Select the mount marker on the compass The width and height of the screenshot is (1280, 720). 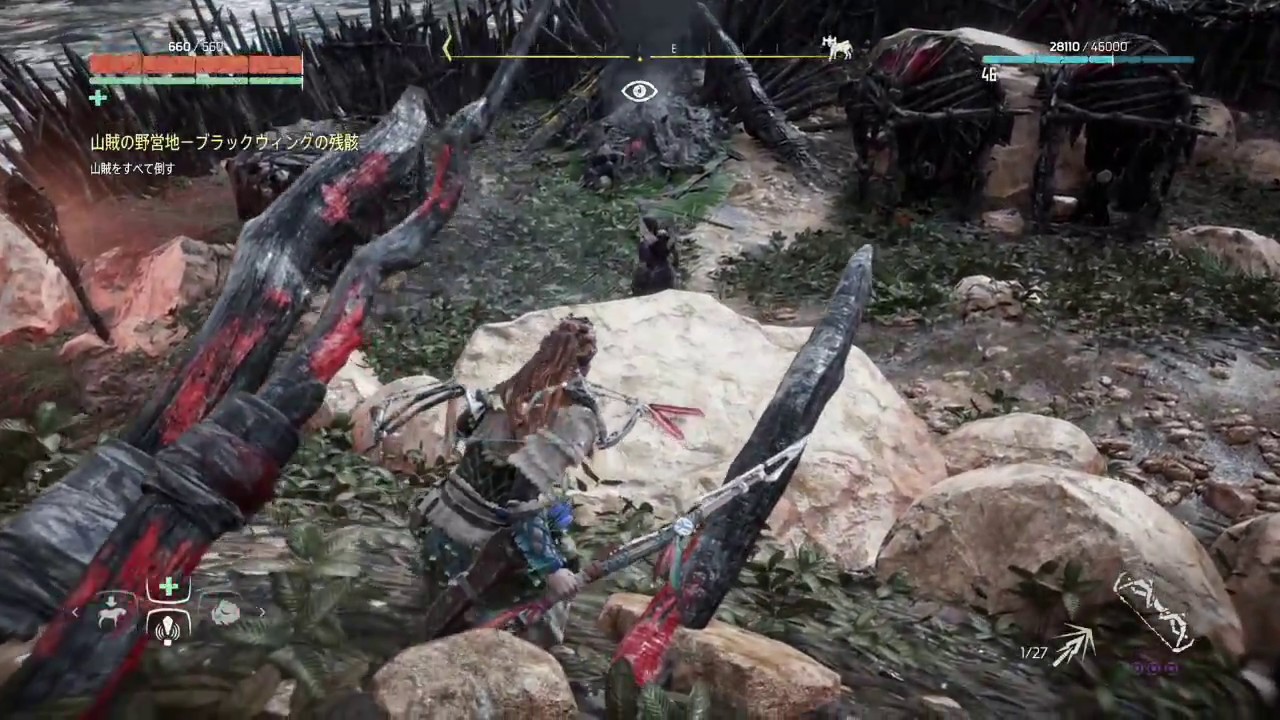(836, 47)
